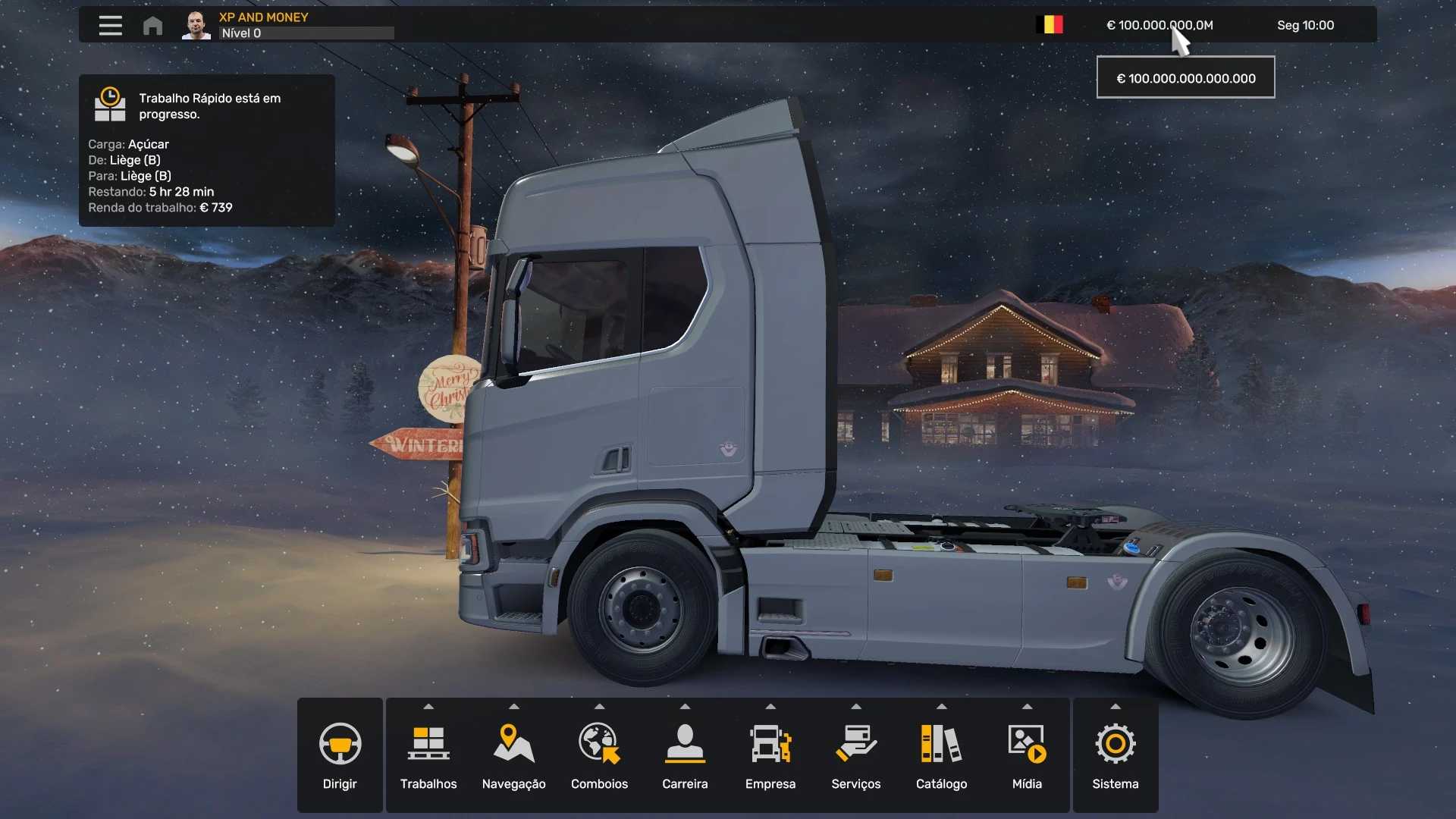Viewport: 1456px width, 819px height.
Task: Open the Serviços services menu
Action: (855, 755)
